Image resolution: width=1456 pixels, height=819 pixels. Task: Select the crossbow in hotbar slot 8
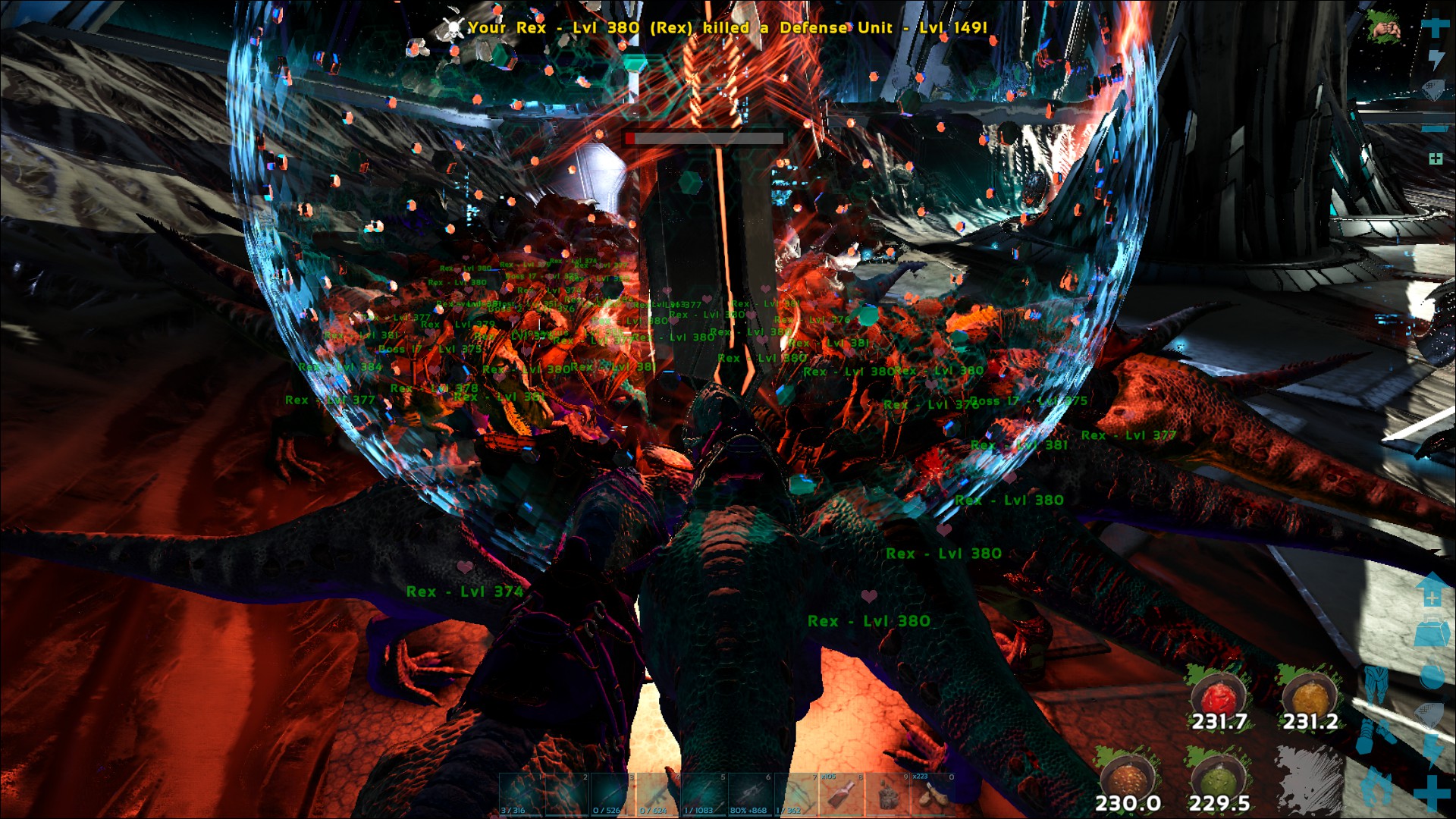click(x=796, y=796)
